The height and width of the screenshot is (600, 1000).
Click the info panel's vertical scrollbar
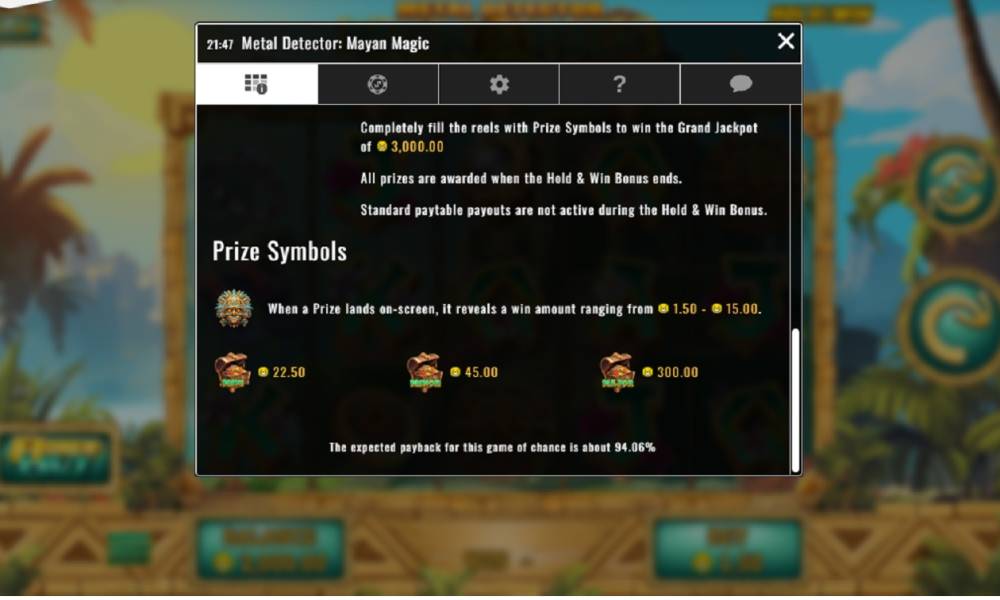(x=795, y=400)
